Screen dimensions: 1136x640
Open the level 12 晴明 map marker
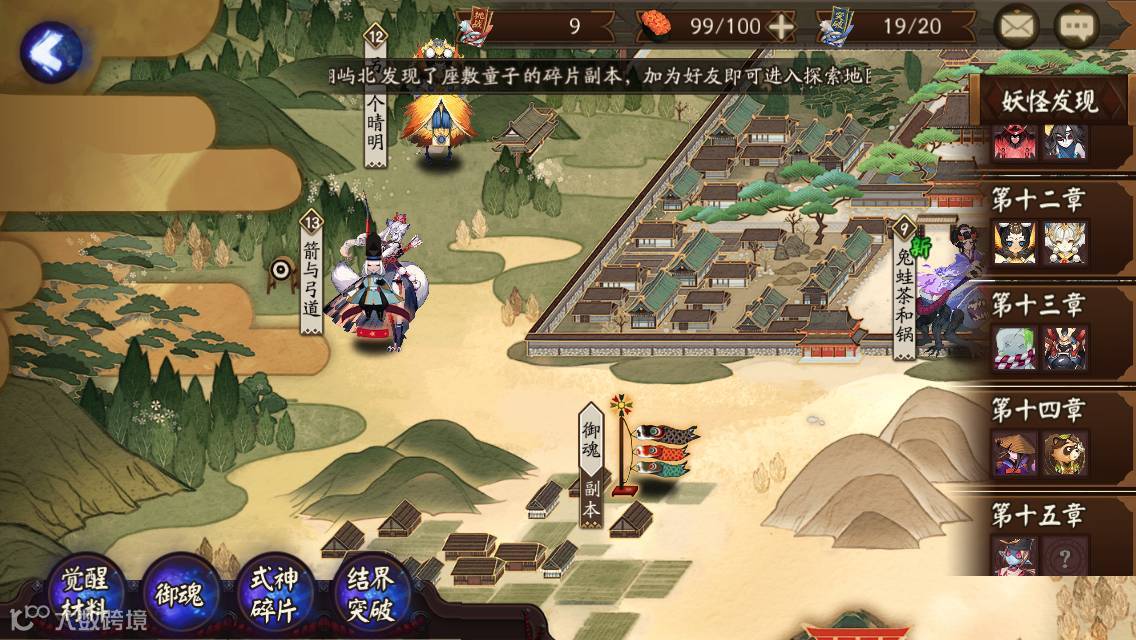coord(376,100)
